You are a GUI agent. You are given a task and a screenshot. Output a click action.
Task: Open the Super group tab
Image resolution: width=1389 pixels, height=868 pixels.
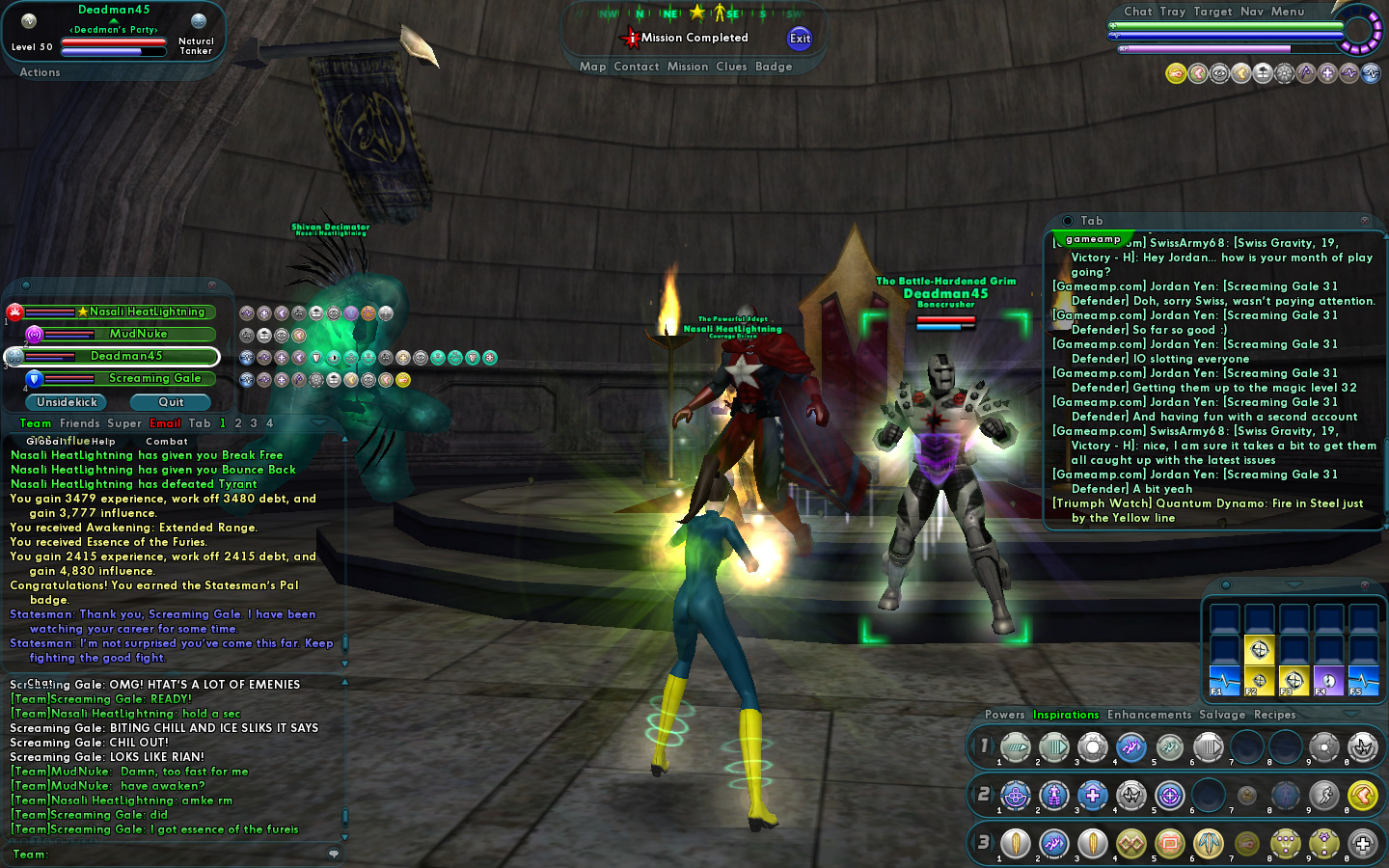pyautogui.click(x=124, y=423)
